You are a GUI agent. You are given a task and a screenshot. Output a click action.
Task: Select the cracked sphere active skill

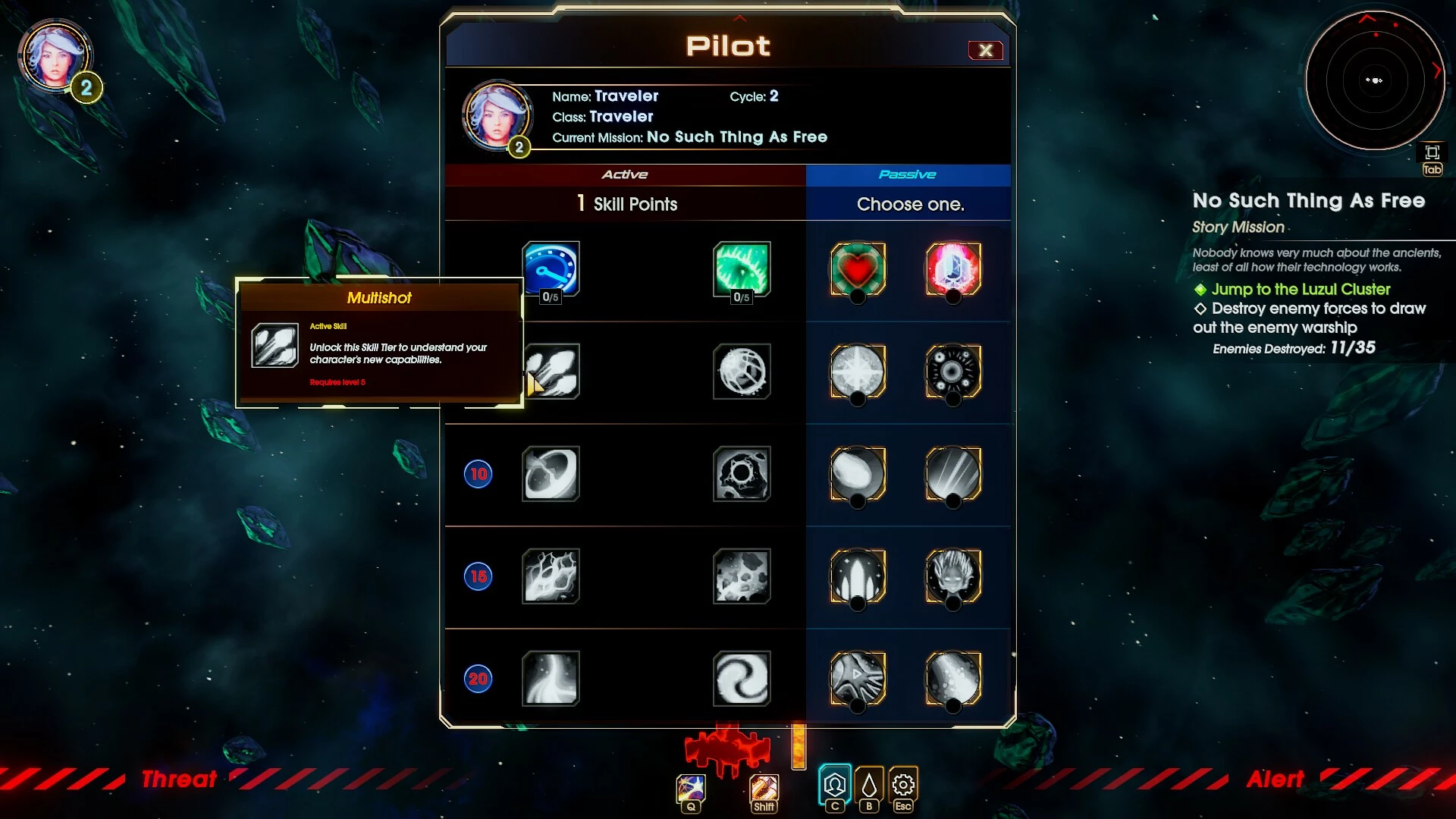[x=742, y=372]
